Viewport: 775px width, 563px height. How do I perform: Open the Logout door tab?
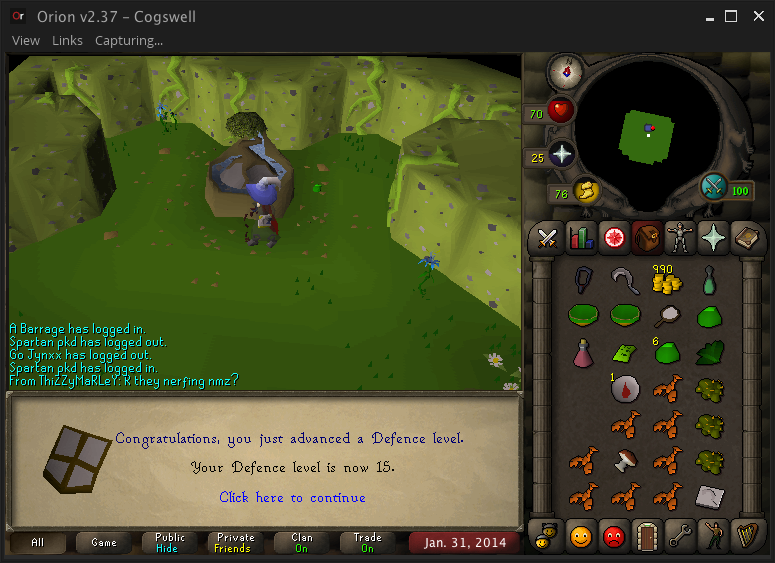[646, 536]
